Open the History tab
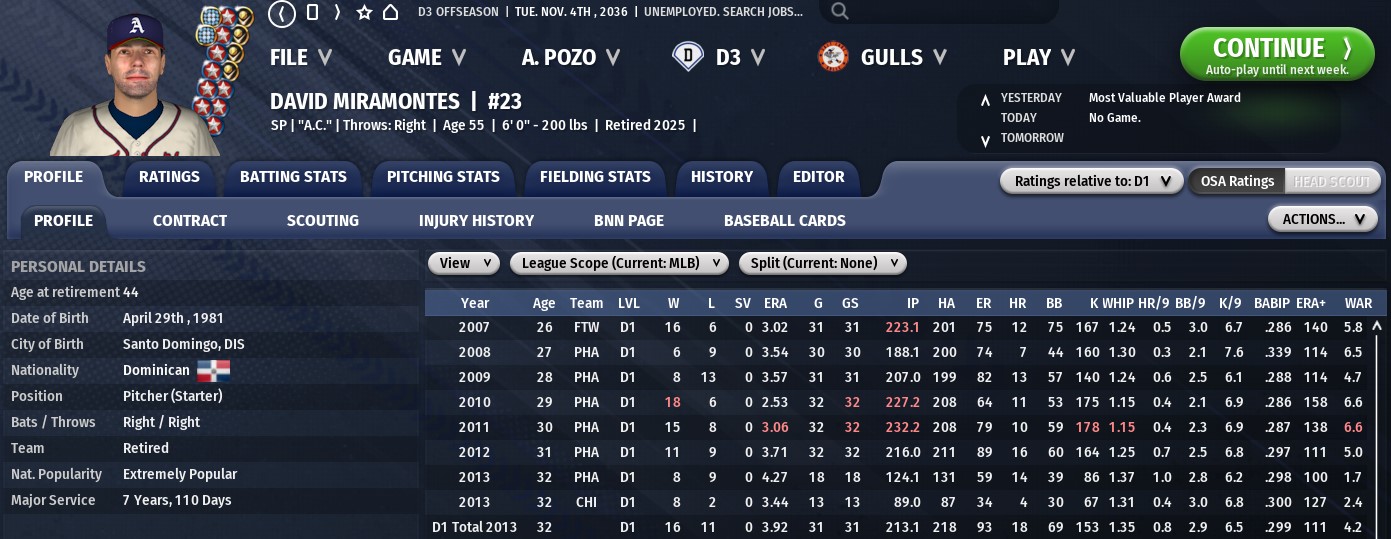Viewport: 1391px width, 539px height. tap(721, 177)
